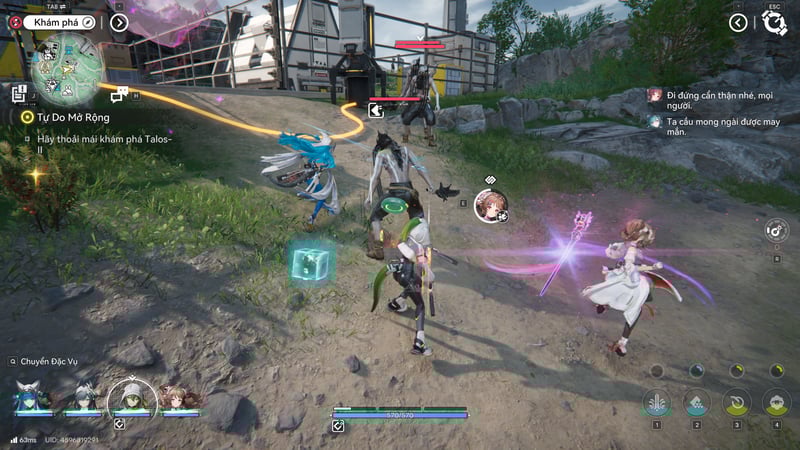This screenshot has width=800, height=450.
Task: Open the ESC main menu icon
Action: point(774,23)
